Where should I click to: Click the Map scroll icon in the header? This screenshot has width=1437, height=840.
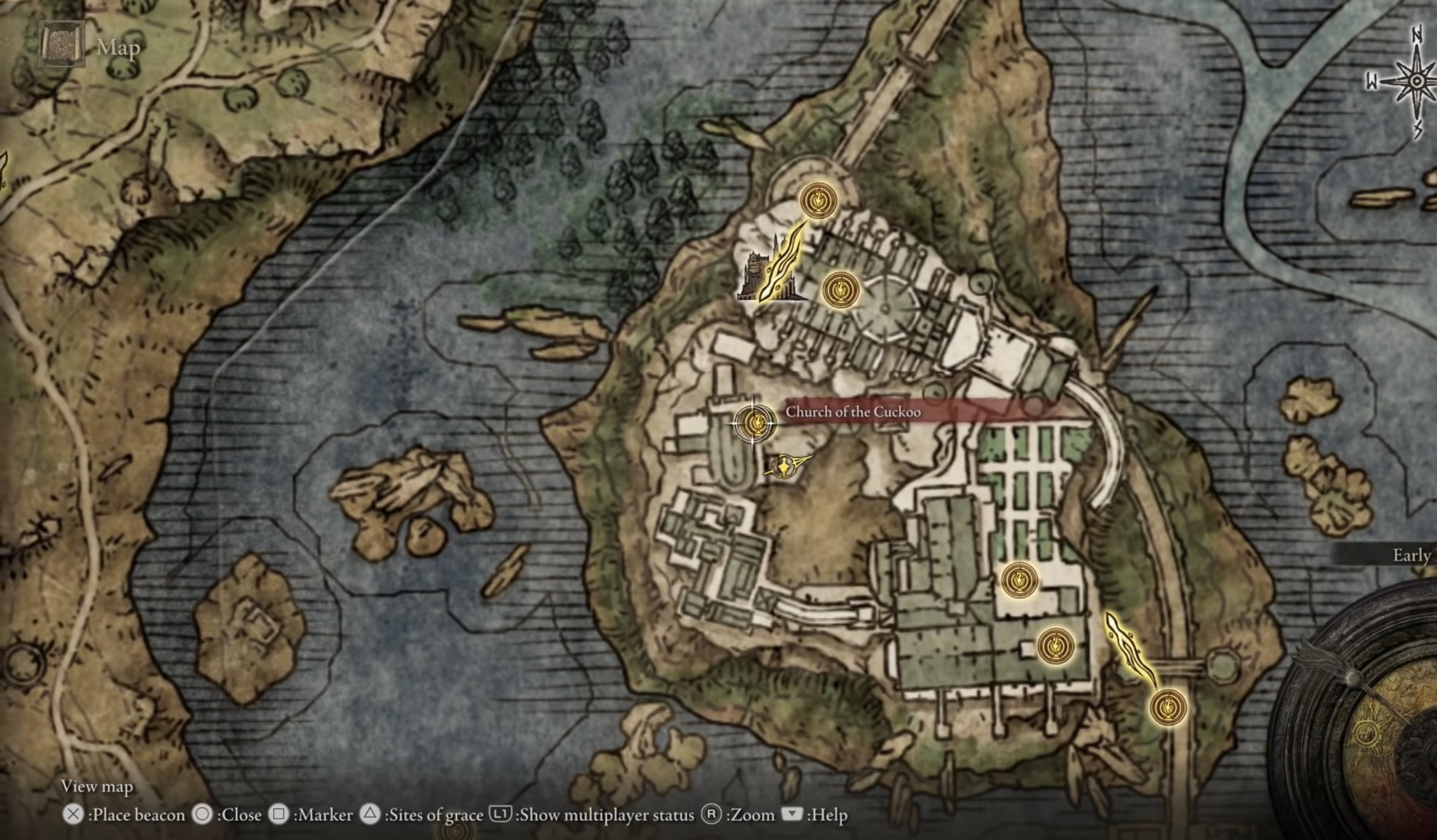tap(62, 45)
